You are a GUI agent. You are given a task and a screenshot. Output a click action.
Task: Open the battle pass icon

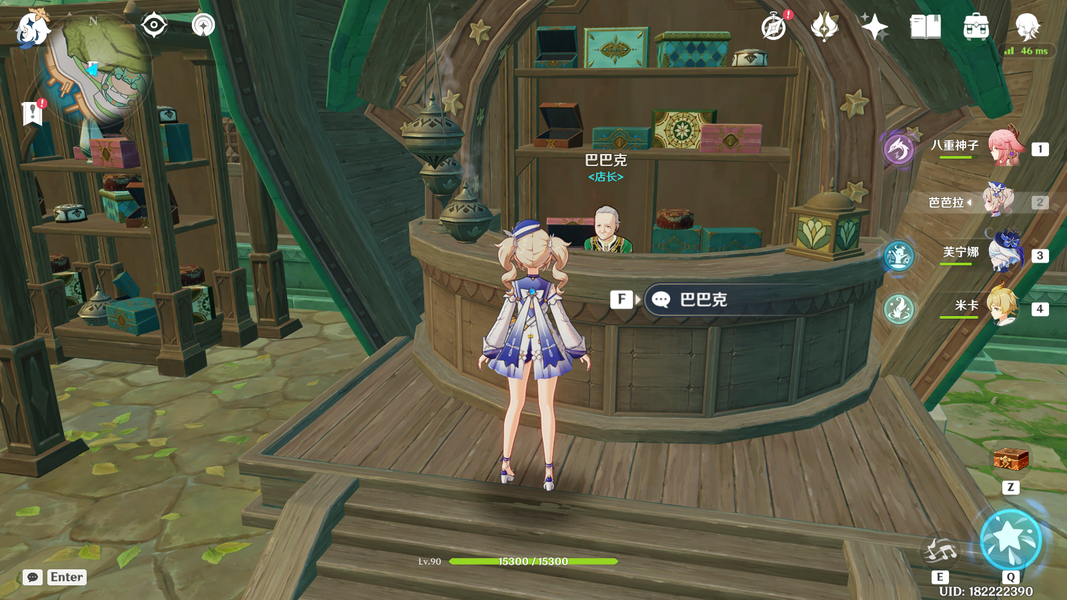pos(824,27)
